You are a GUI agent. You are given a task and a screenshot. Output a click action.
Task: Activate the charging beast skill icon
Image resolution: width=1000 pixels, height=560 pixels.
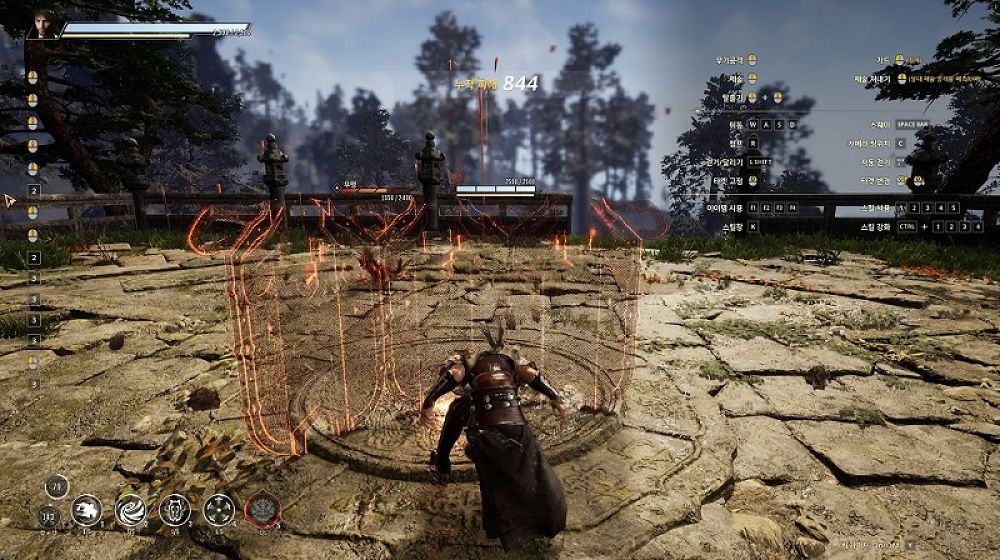click(87, 510)
